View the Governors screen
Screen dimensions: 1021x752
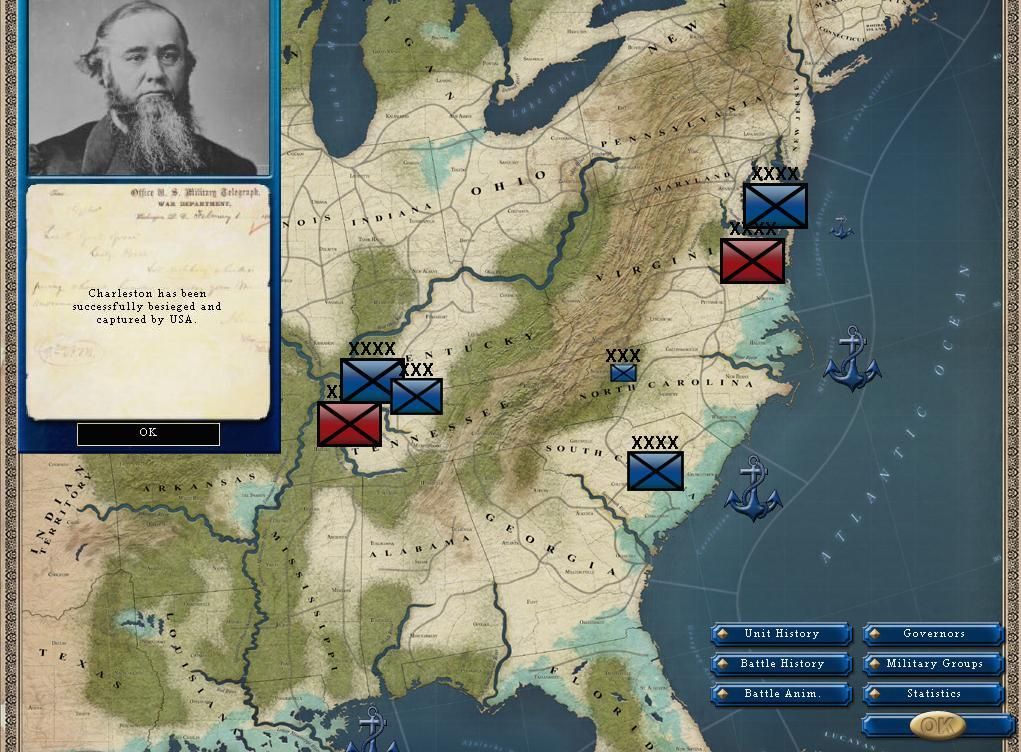click(x=933, y=634)
